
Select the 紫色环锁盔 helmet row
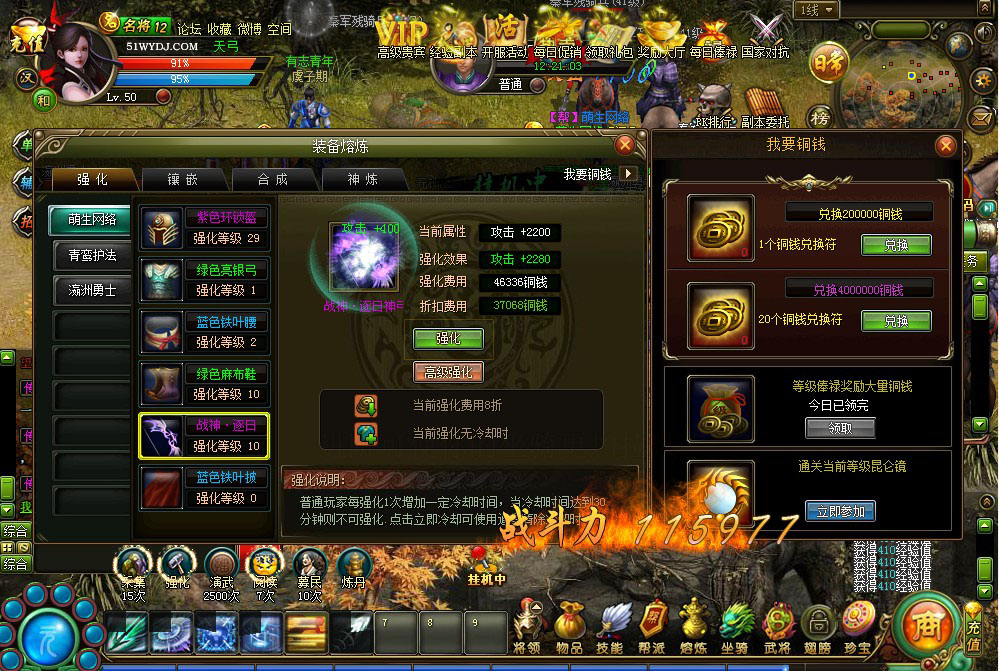point(204,227)
